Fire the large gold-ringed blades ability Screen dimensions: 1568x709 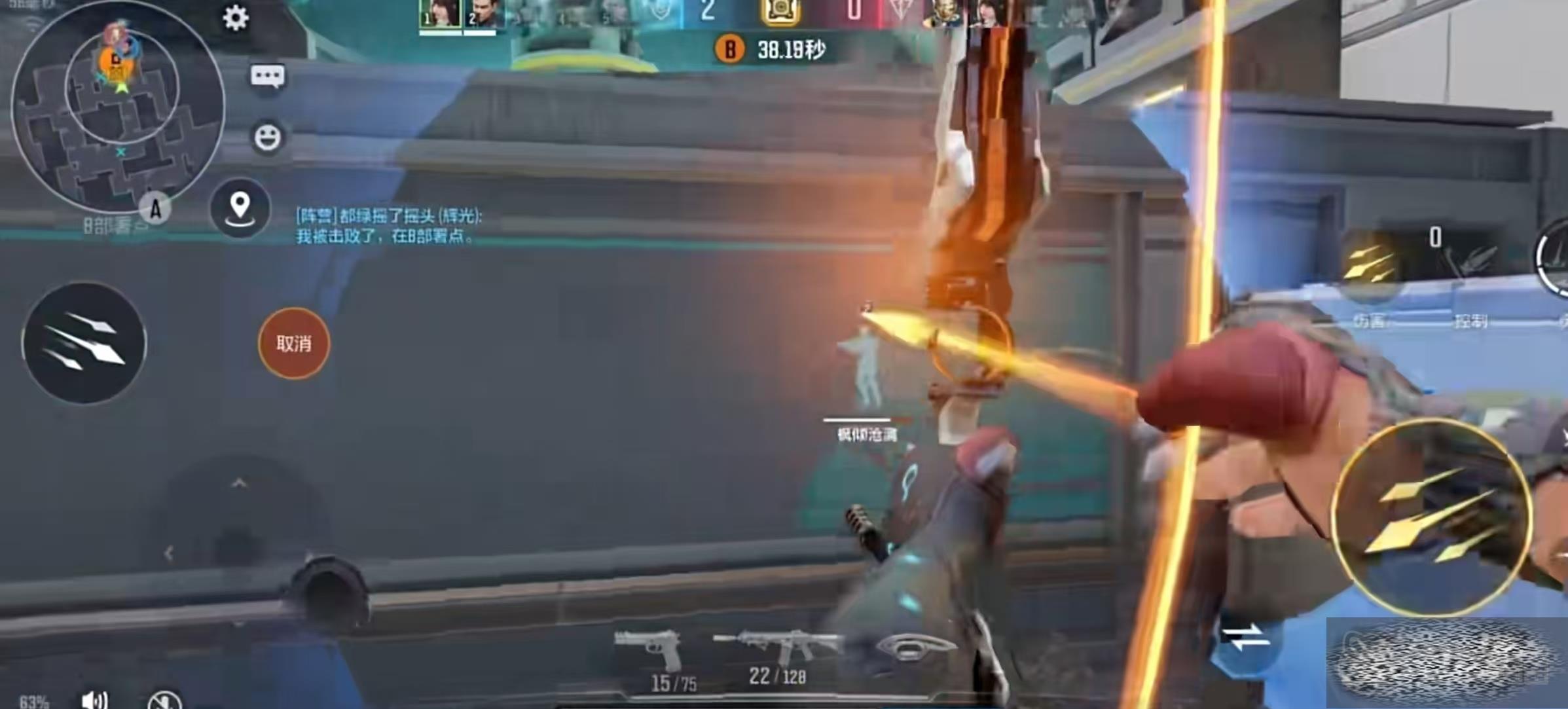click(1431, 517)
